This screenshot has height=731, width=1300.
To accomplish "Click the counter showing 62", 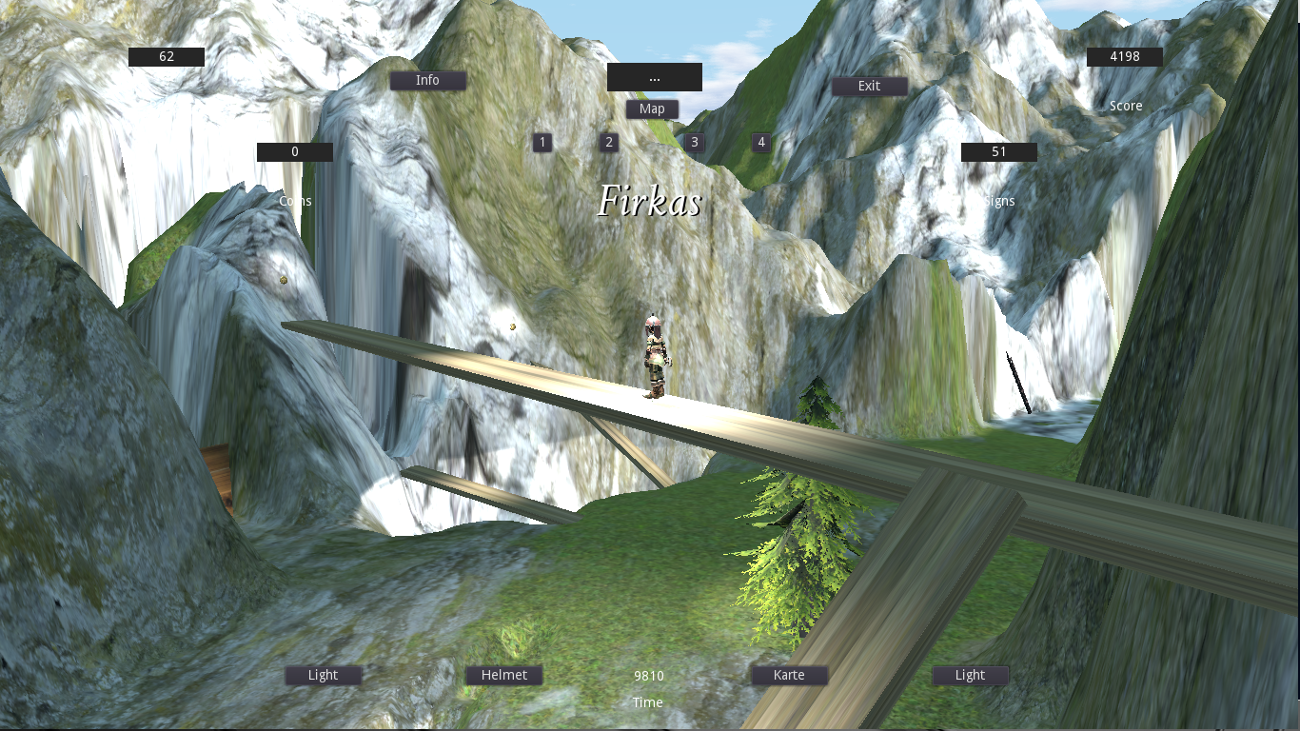I will tap(167, 56).
